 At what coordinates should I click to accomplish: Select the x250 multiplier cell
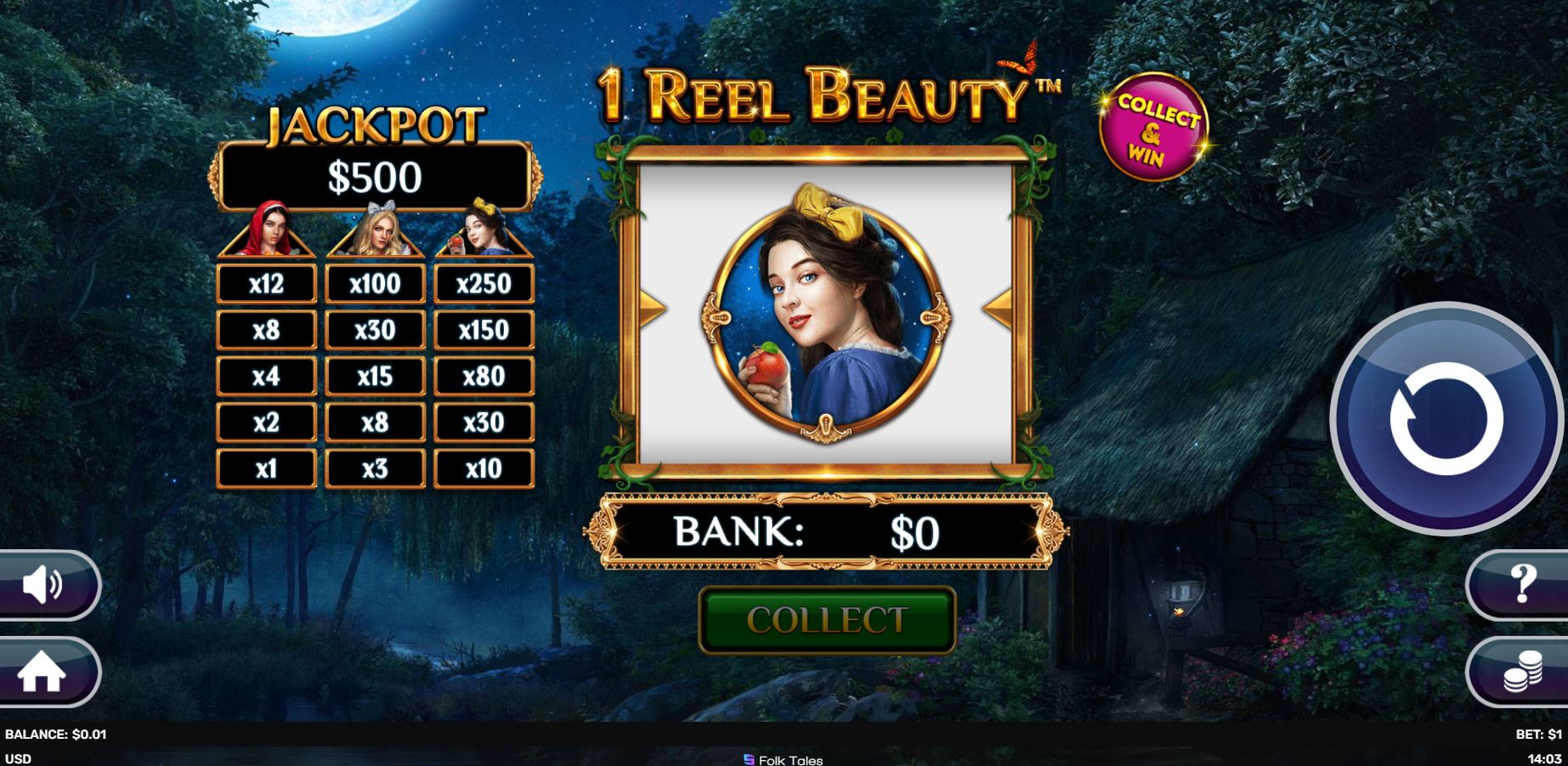pyautogui.click(x=484, y=281)
